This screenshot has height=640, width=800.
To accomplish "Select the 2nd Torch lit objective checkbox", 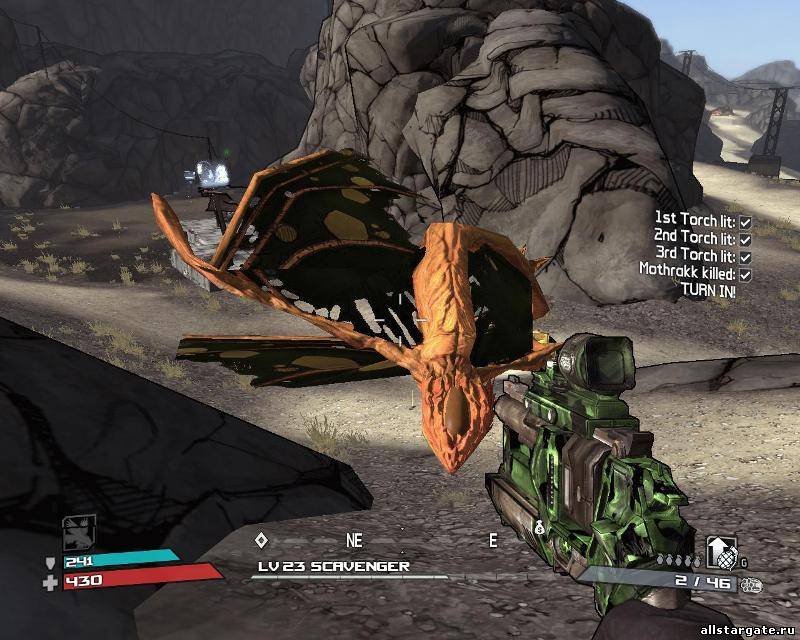I will pyautogui.click(x=745, y=239).
